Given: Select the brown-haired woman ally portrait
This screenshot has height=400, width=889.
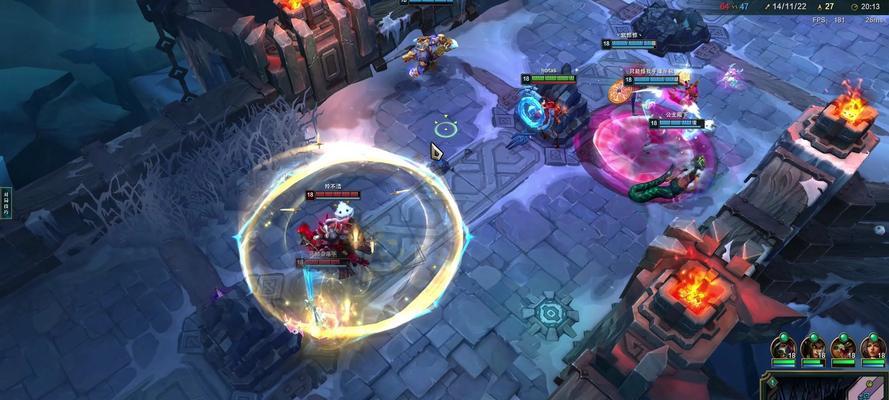Looking at the screenshot, I should 872,347.
